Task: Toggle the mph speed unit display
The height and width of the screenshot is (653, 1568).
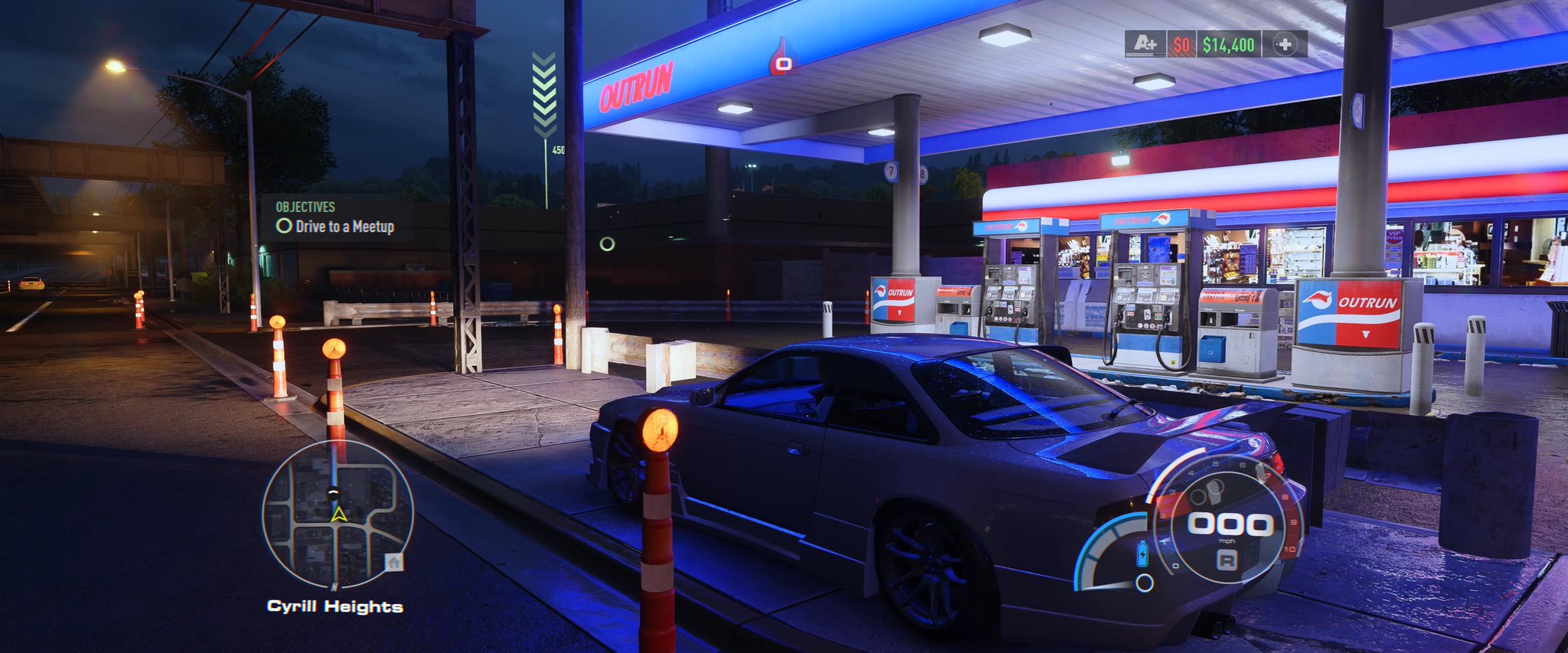Action: coord(1227,541)
